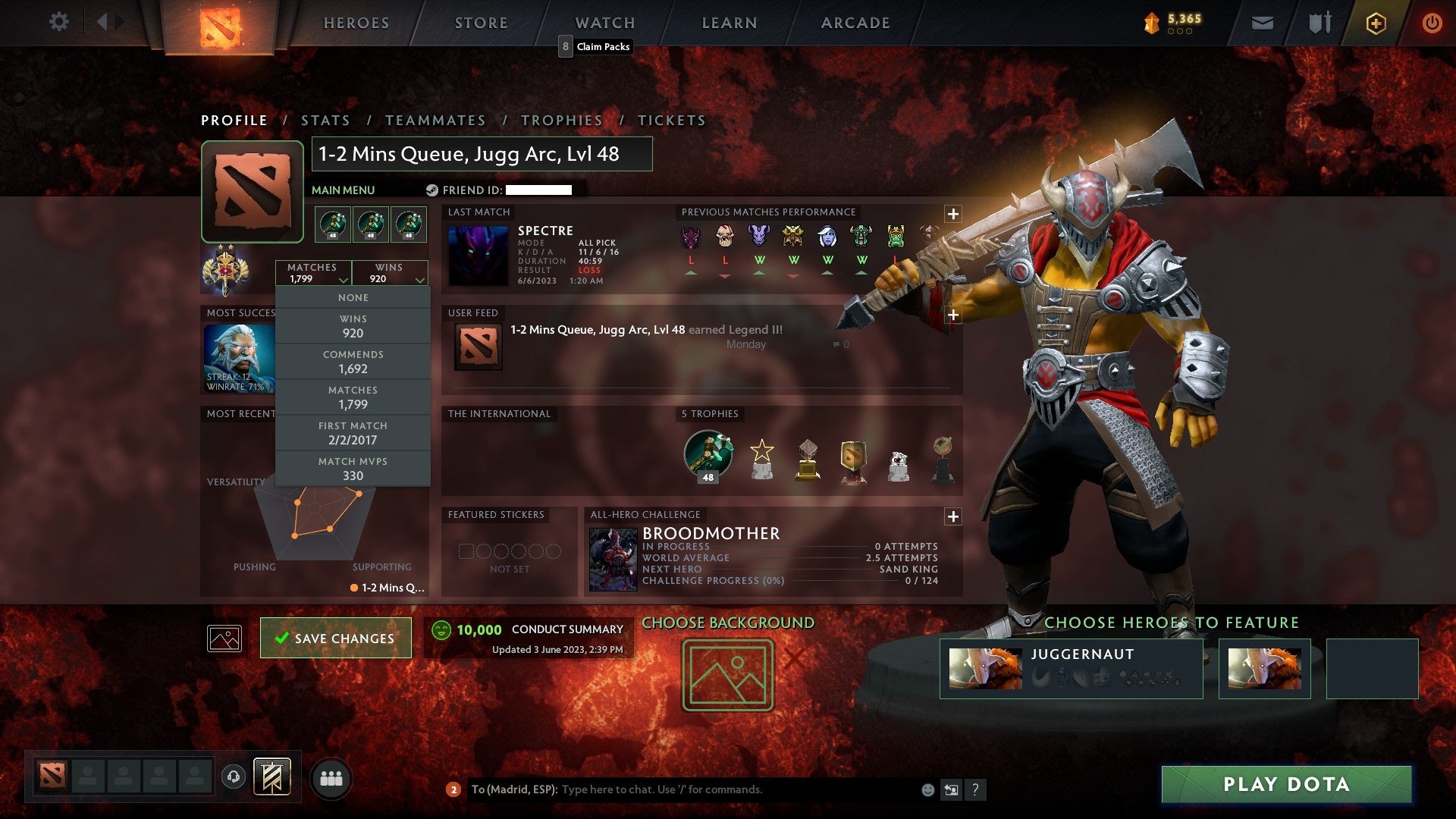
Task: Open the ARCADE menu item
Action: 855,23
